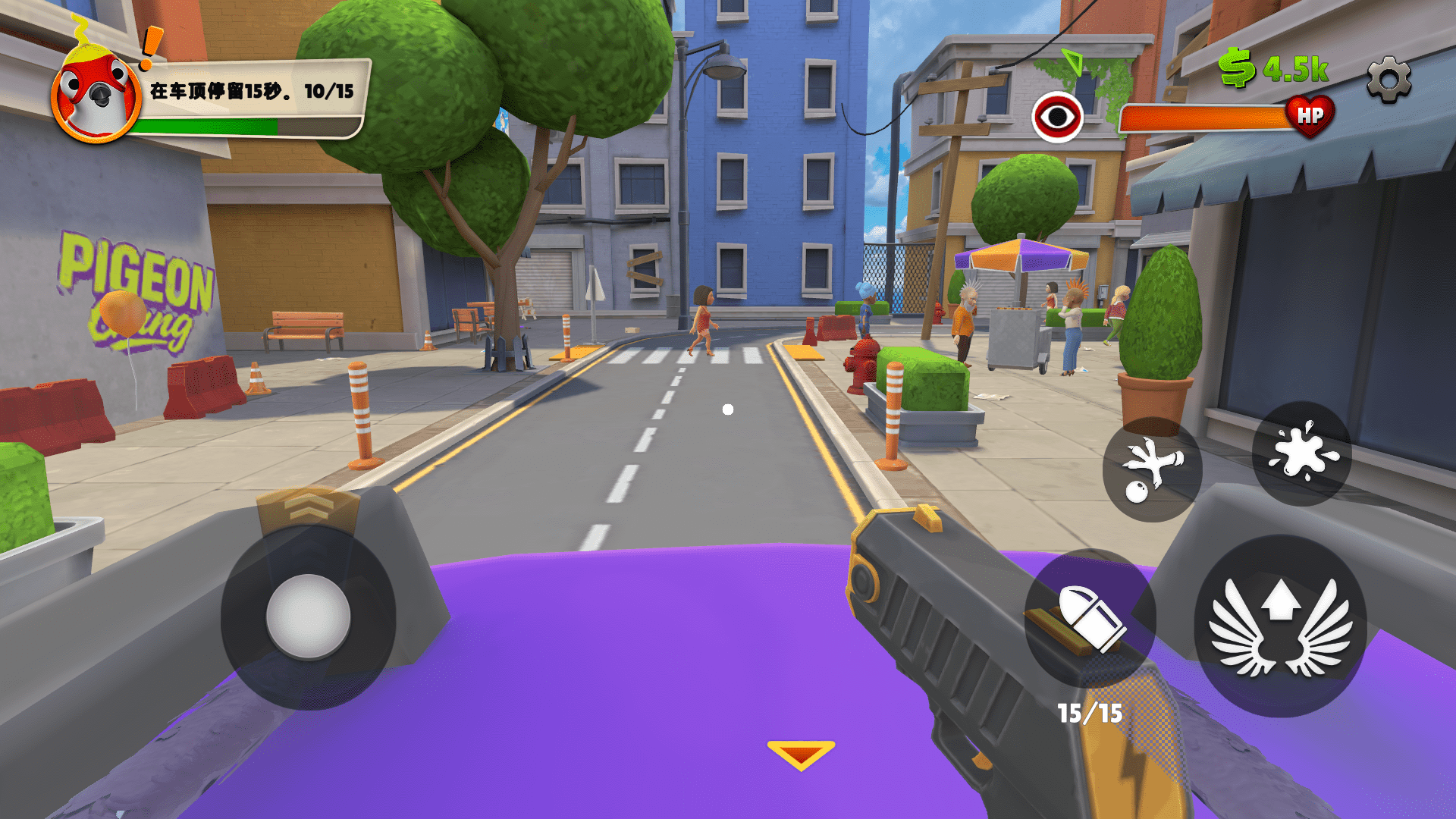Click the green dollar money icon
The height and width of the screenshot is (819, 1456).
1236,68
